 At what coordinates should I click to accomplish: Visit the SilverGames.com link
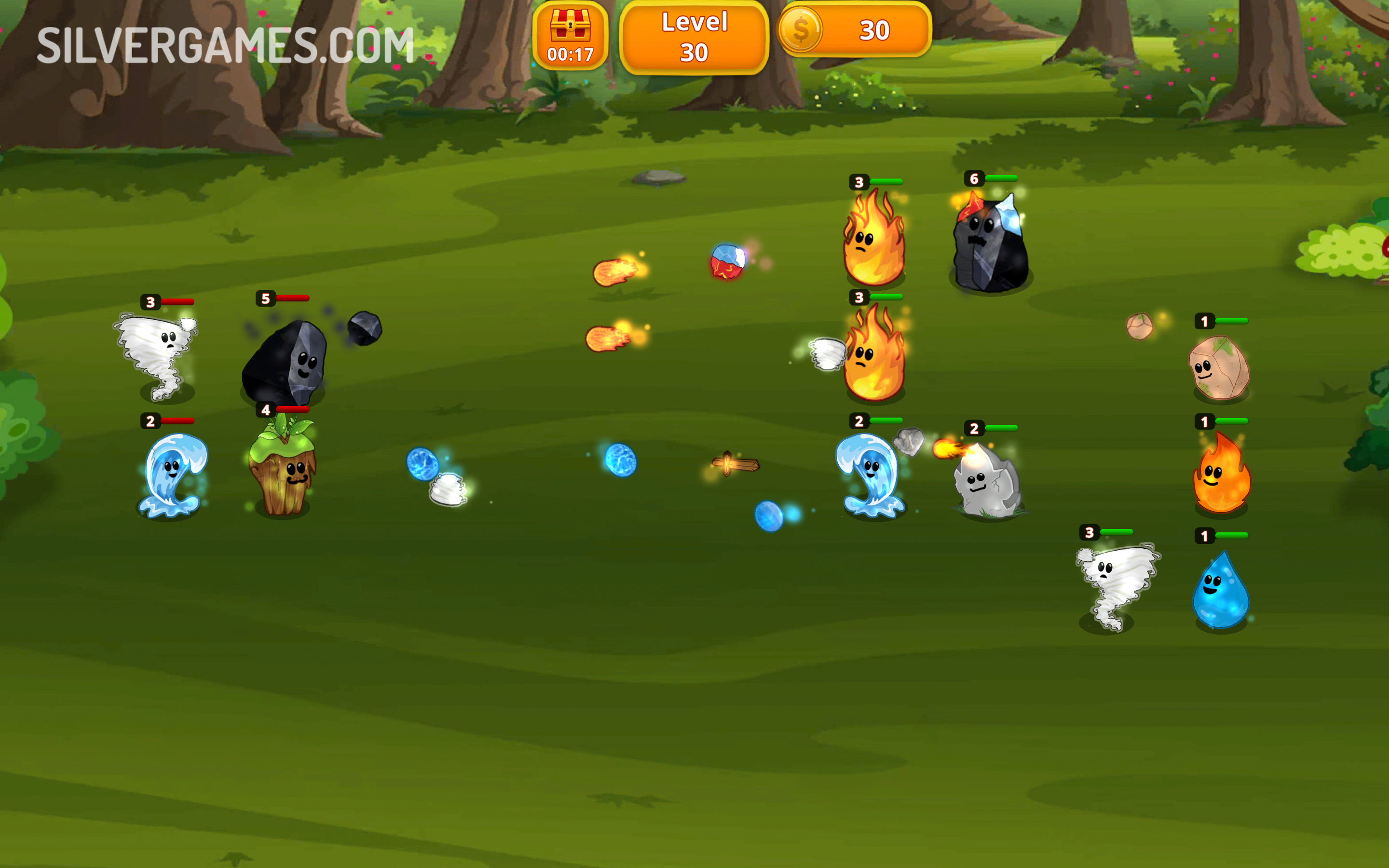[224, 46]
